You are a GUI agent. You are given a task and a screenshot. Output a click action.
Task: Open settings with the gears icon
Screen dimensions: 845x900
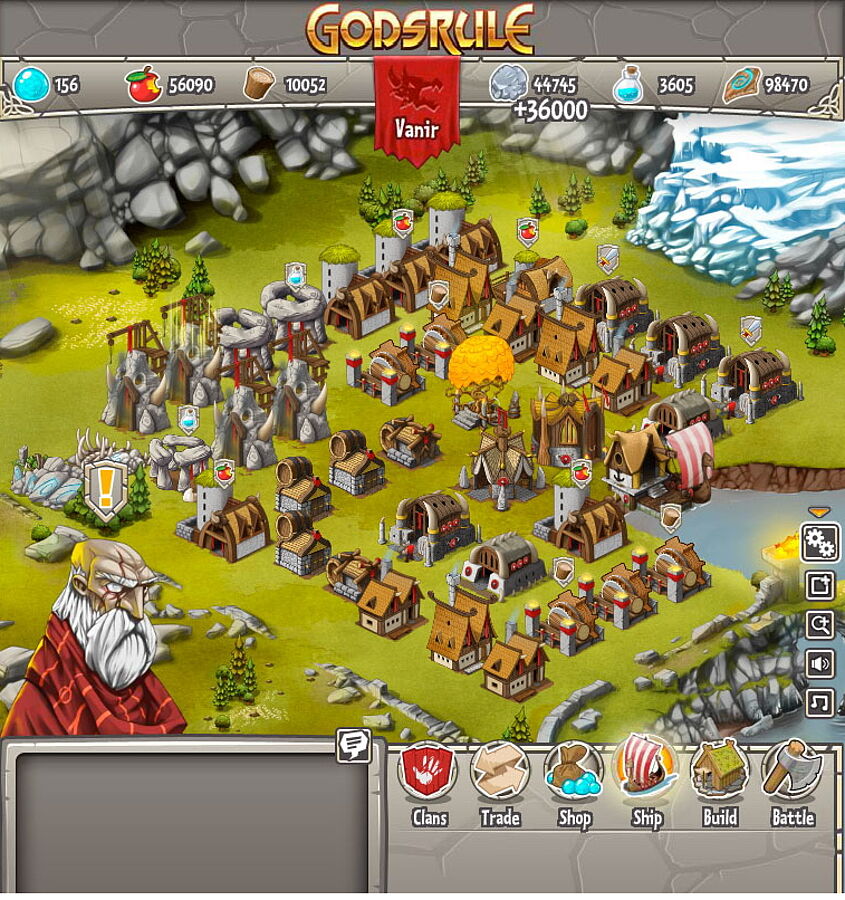821,543
